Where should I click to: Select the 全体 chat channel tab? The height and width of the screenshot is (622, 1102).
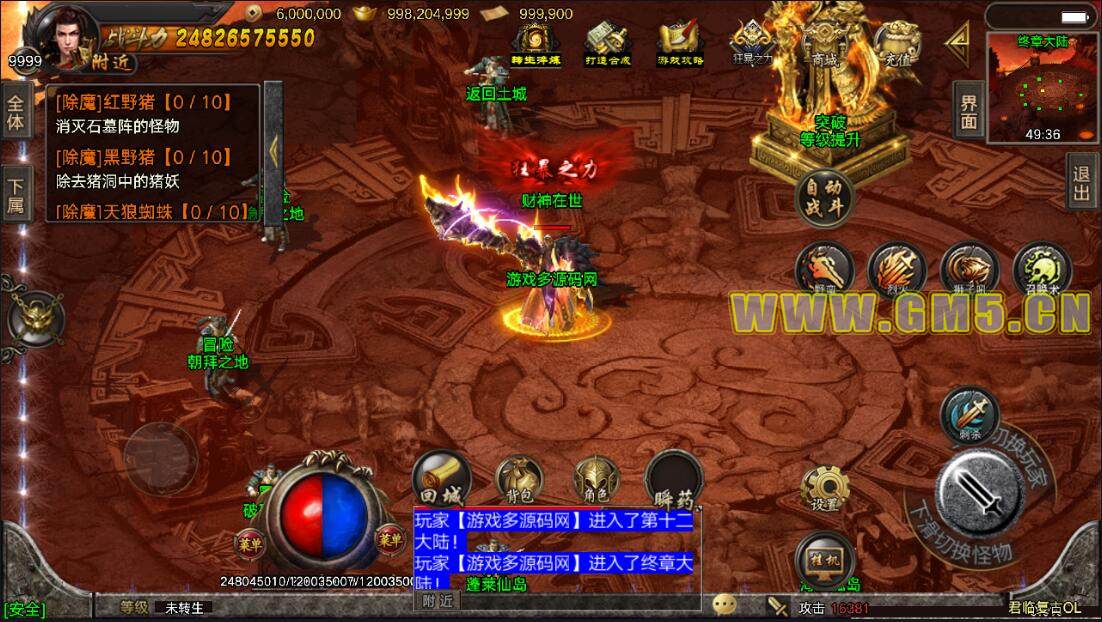15,112
